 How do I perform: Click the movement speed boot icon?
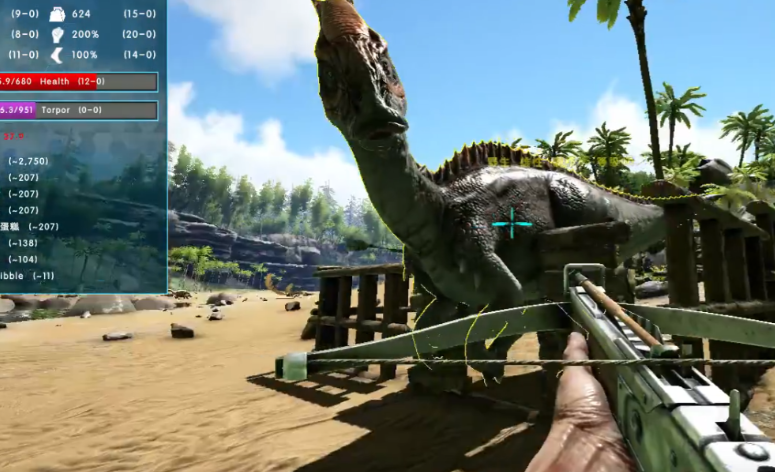(56, 55)
